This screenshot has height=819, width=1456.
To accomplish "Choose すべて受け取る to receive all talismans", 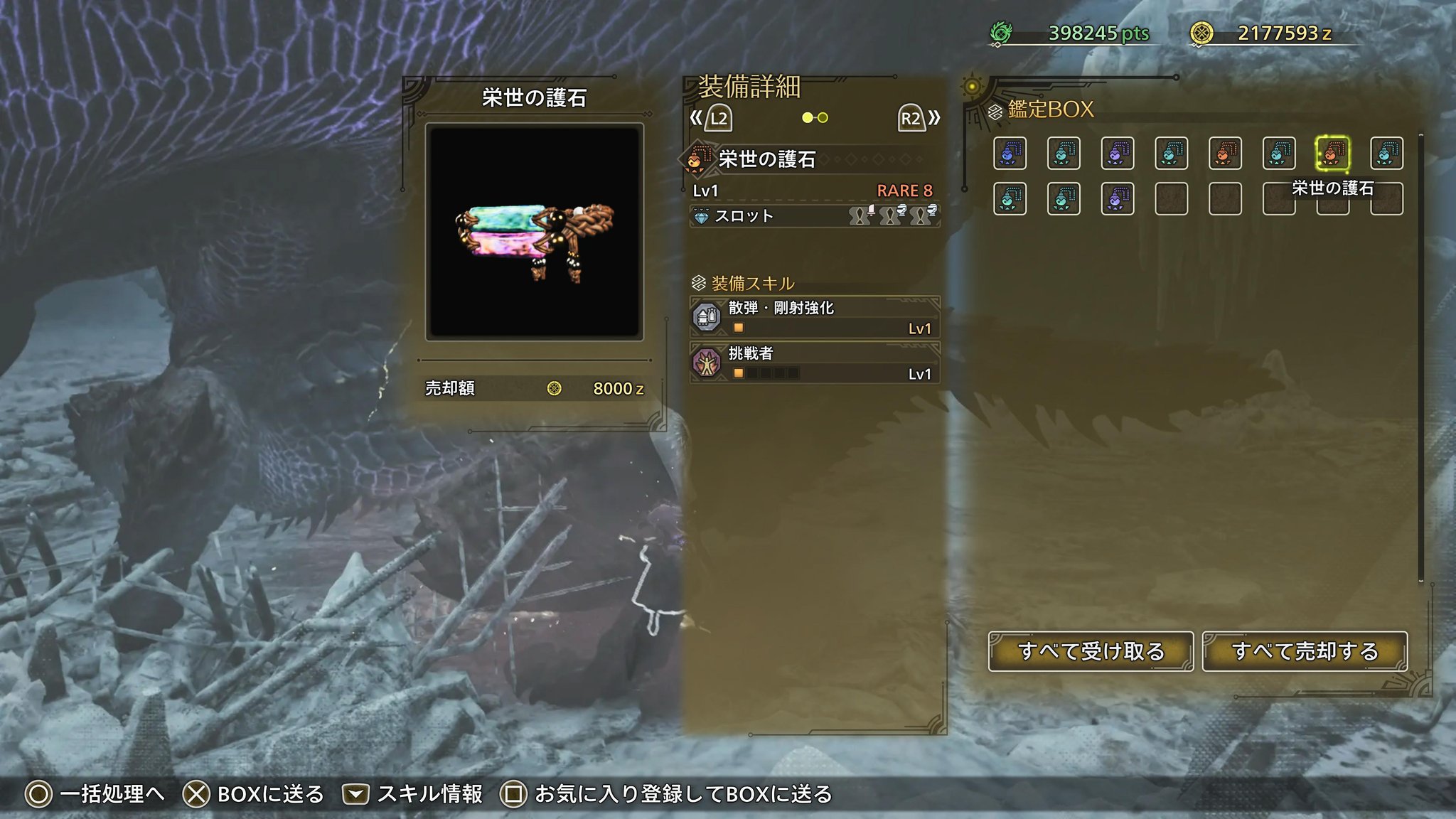I will click(x=1090, y=651).
